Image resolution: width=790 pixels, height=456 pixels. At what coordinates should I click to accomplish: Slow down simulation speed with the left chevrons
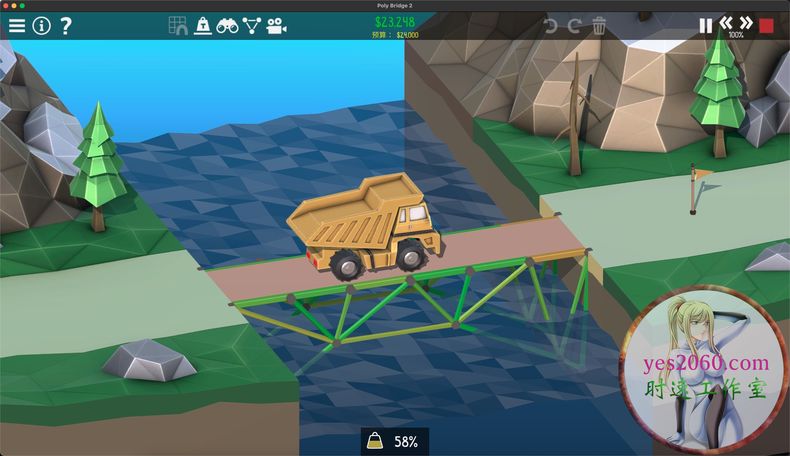click(x=727, y=22)
